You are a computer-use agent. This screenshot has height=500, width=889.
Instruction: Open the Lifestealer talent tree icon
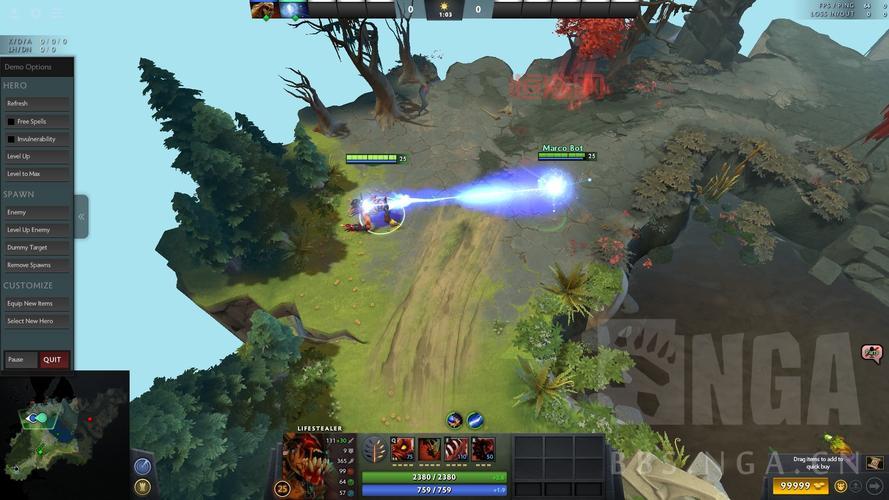(373, 450)
